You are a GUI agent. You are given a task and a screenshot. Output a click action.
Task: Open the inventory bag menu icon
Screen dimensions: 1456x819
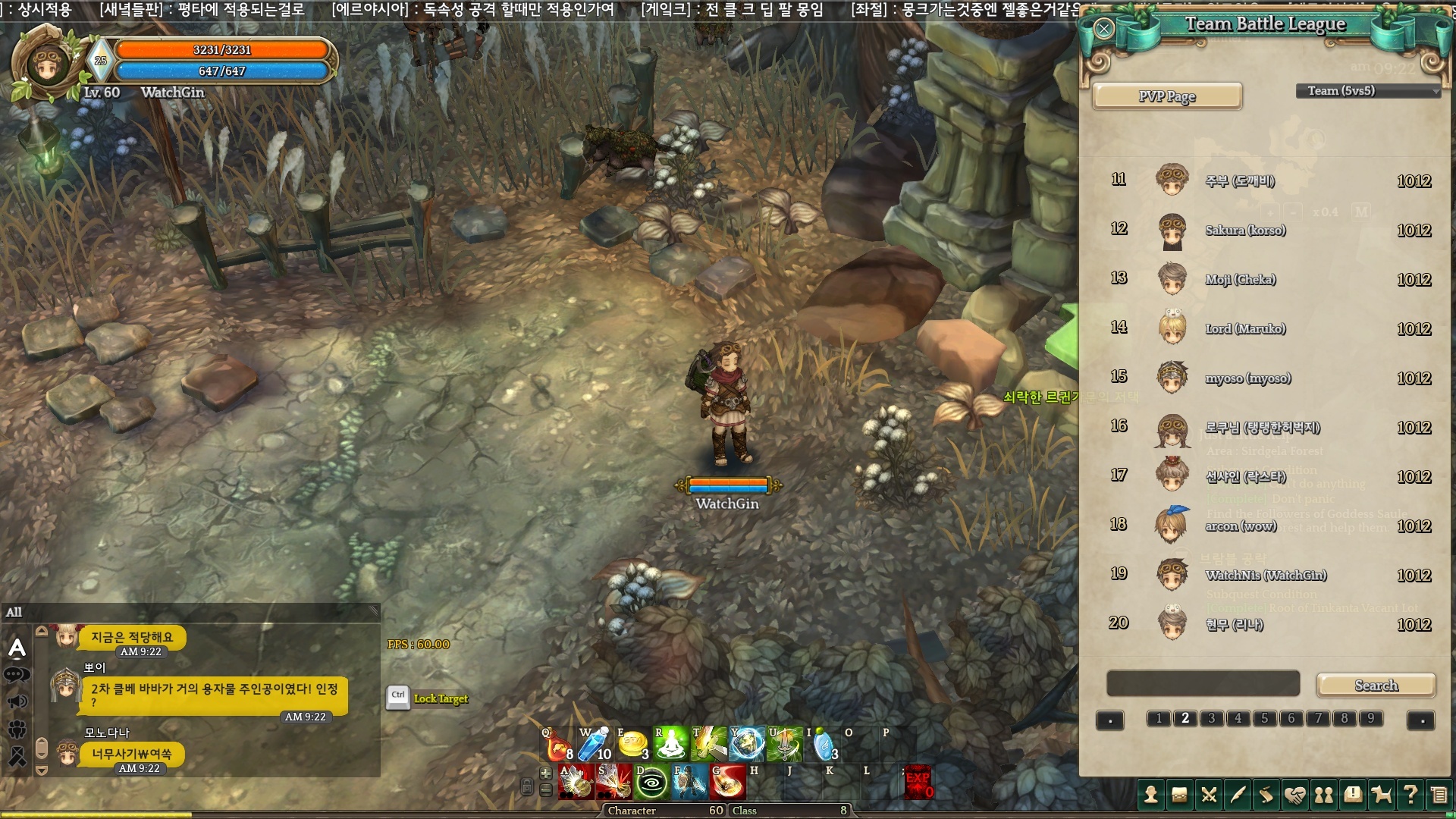click(1179, 795)
